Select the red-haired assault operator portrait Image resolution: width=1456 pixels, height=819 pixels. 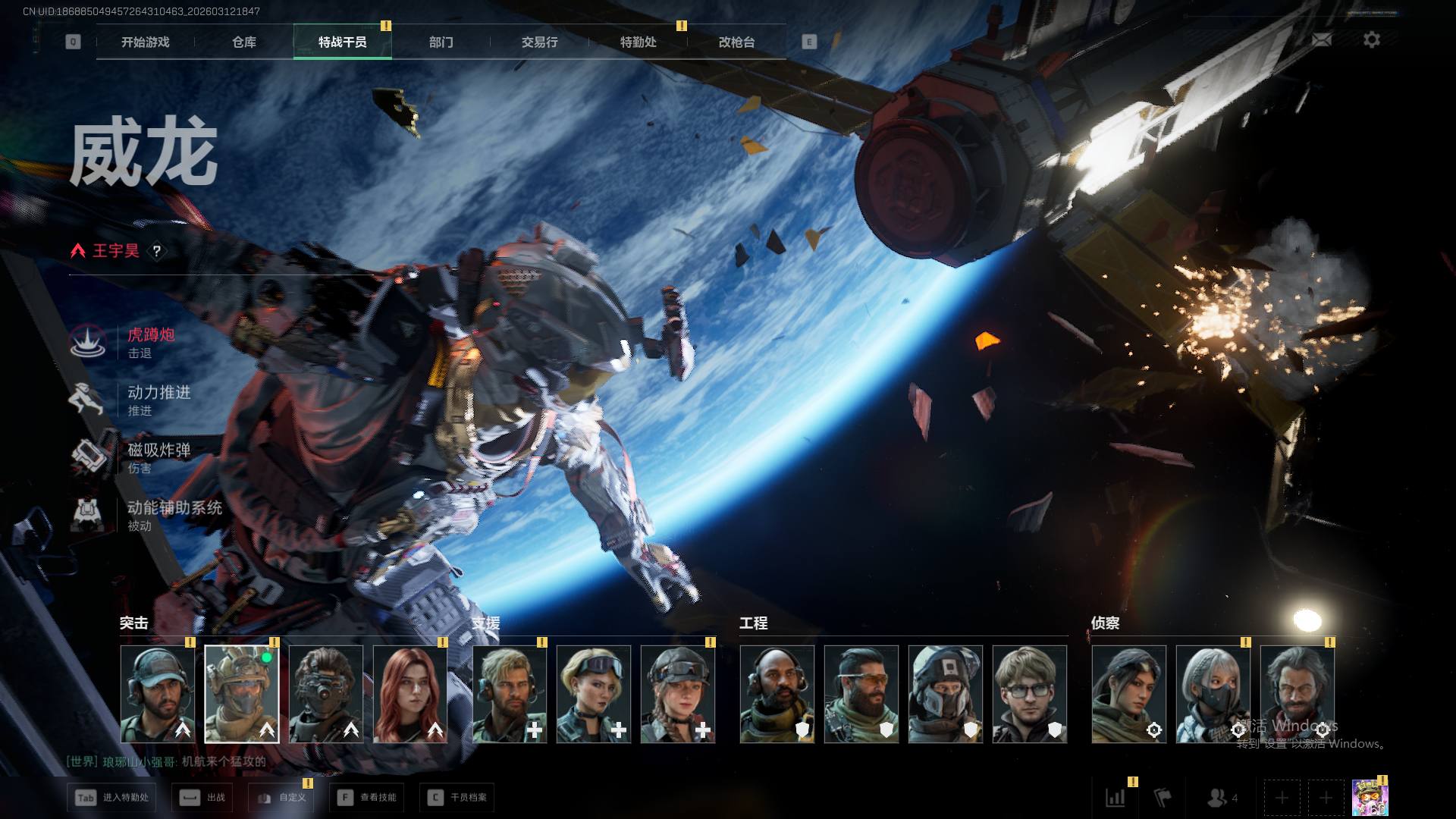click(x=410, y=694)
